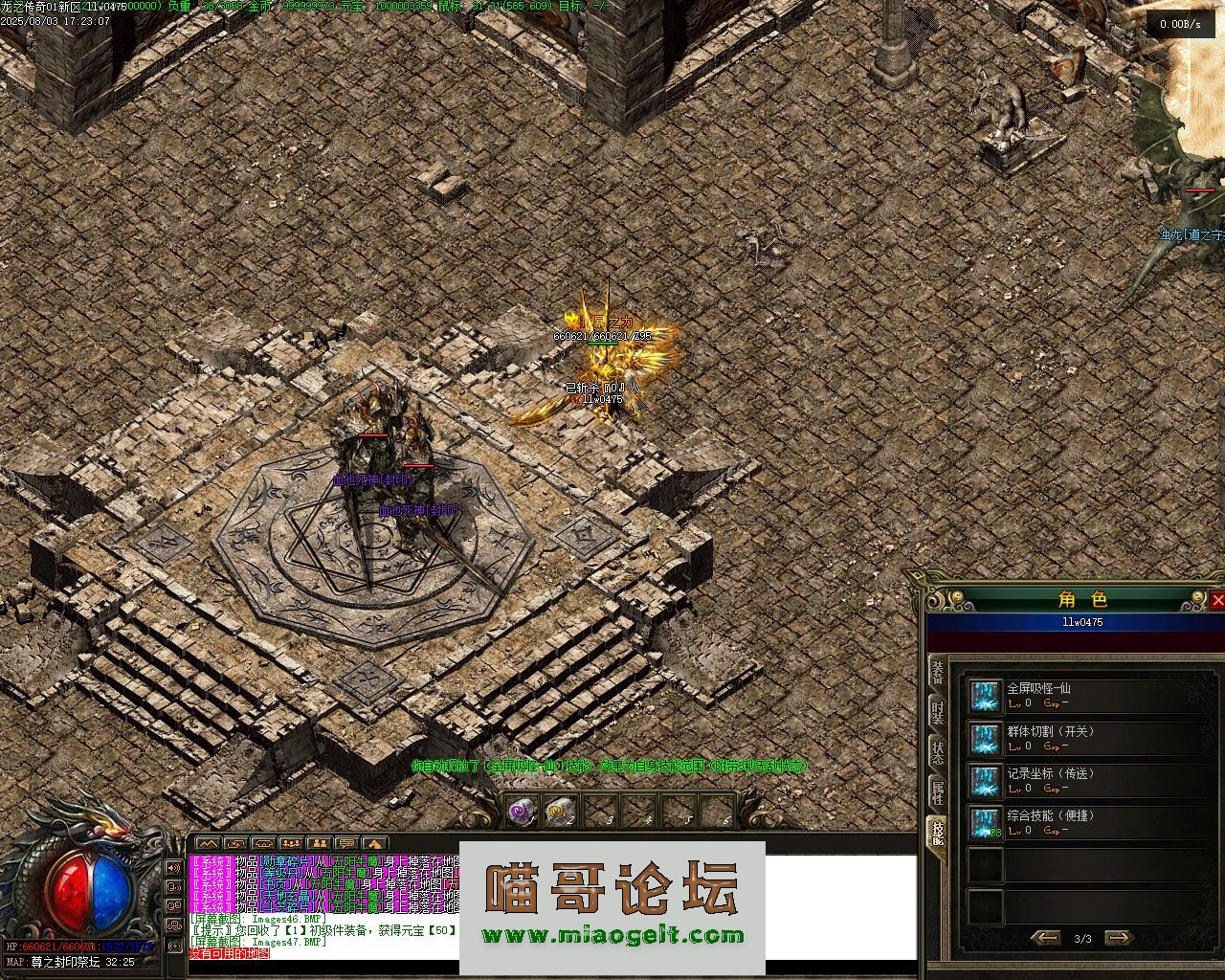Select the 技能 skills tab
This screenshot has width=1225, height=980.
point(938,835)
